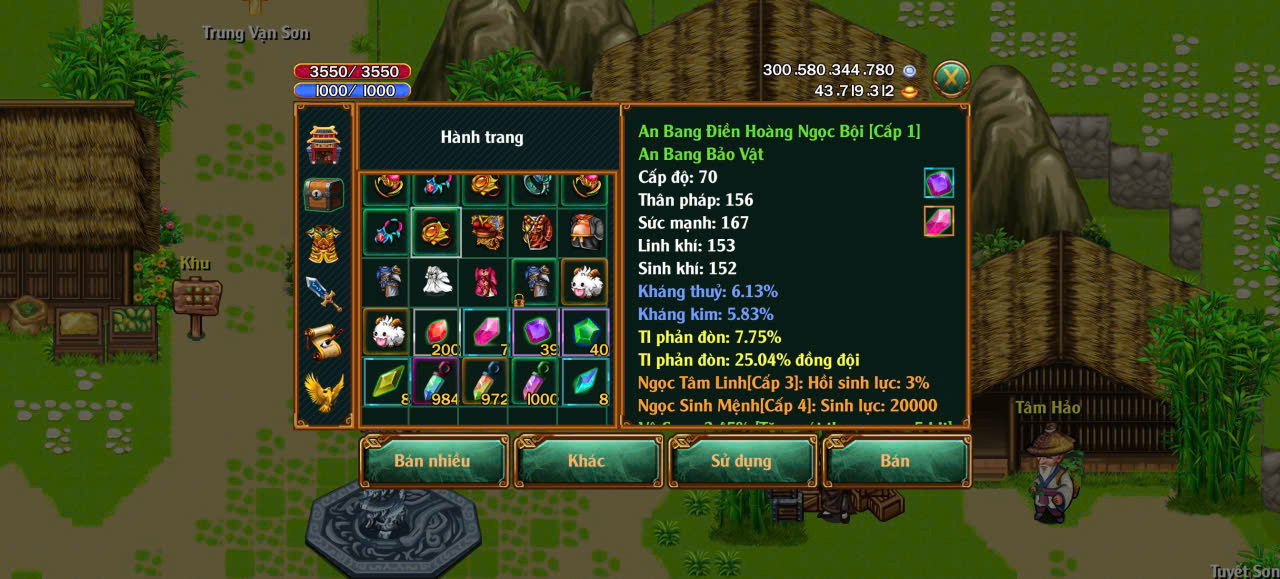Select the golden eagle tab
The image size is (1280, 579).
[324, 392]
